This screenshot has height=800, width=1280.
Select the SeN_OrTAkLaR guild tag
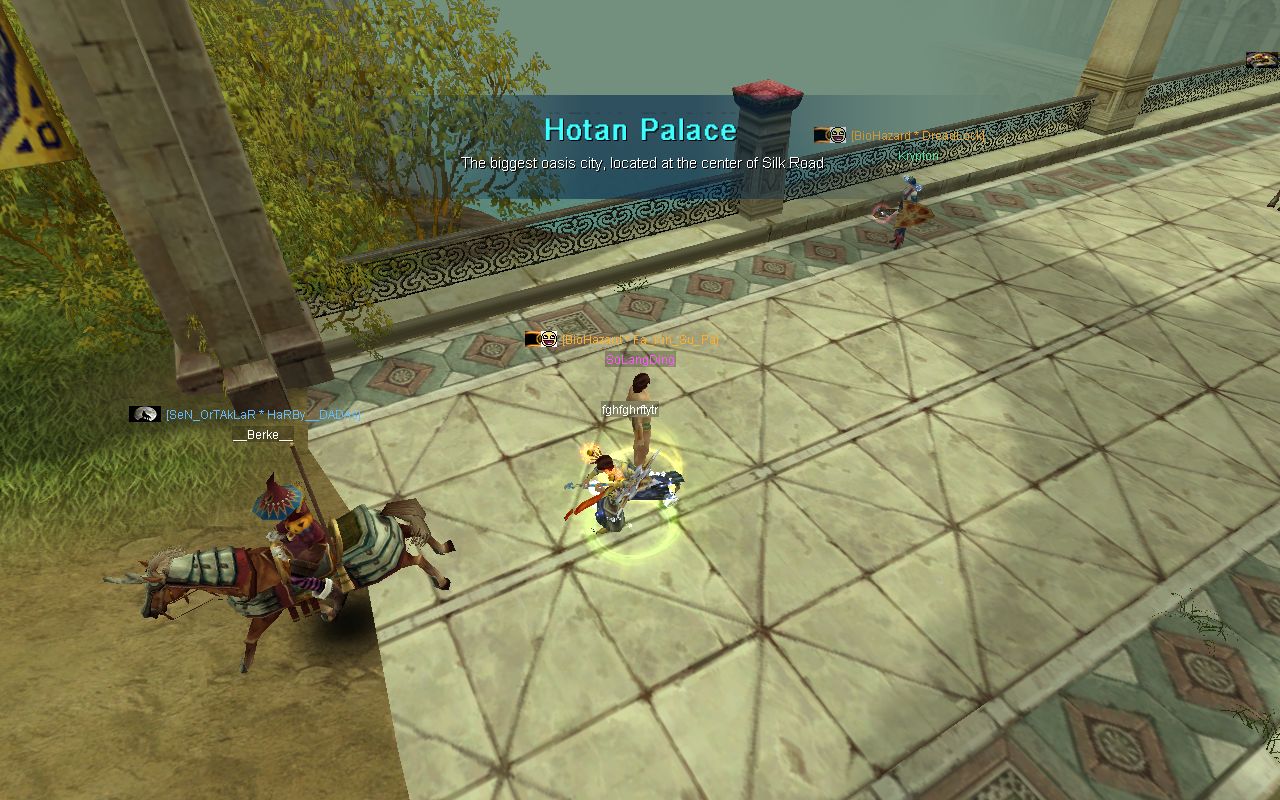click(262, 414)
